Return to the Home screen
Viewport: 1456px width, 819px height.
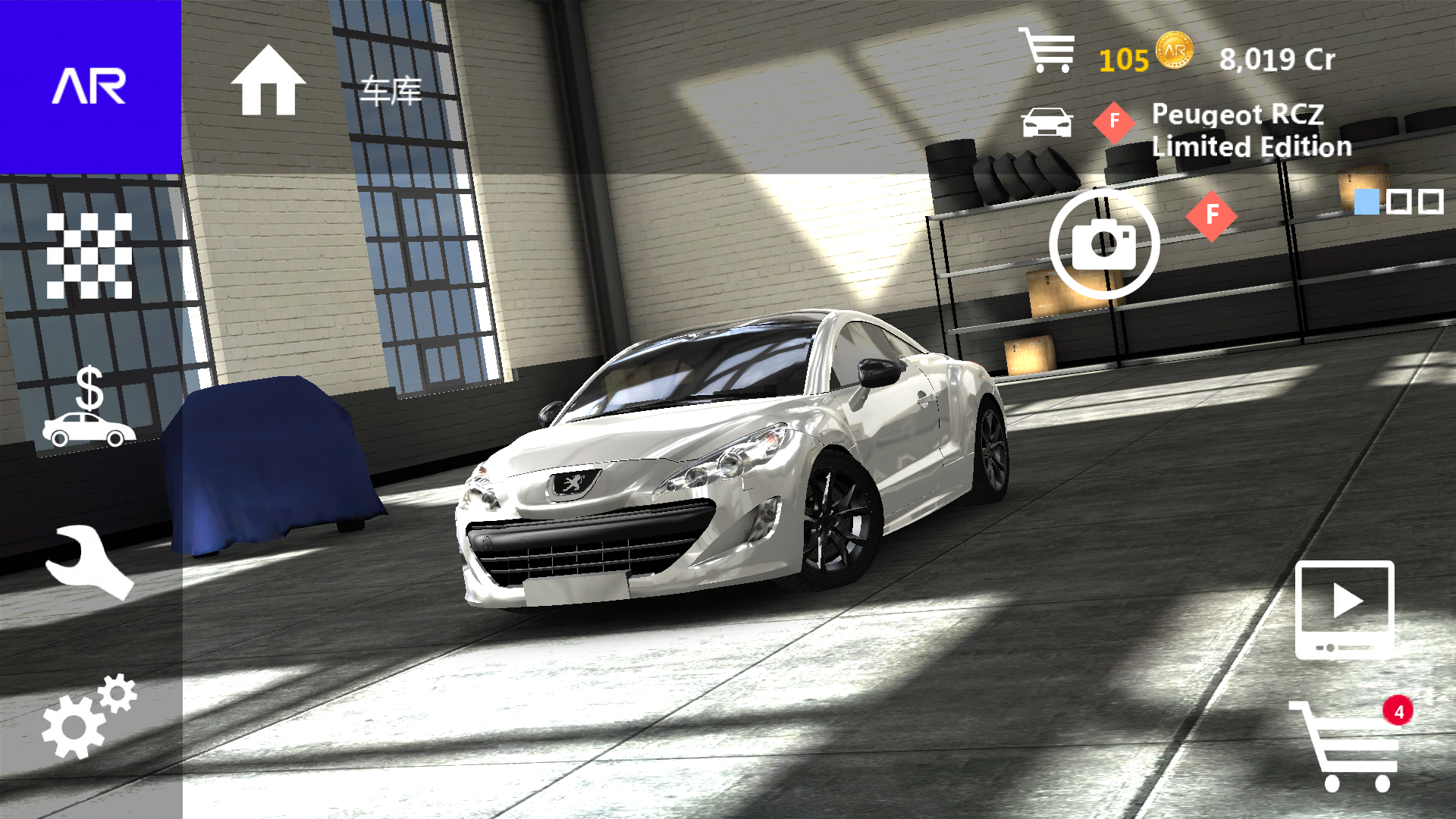point(266,83)
